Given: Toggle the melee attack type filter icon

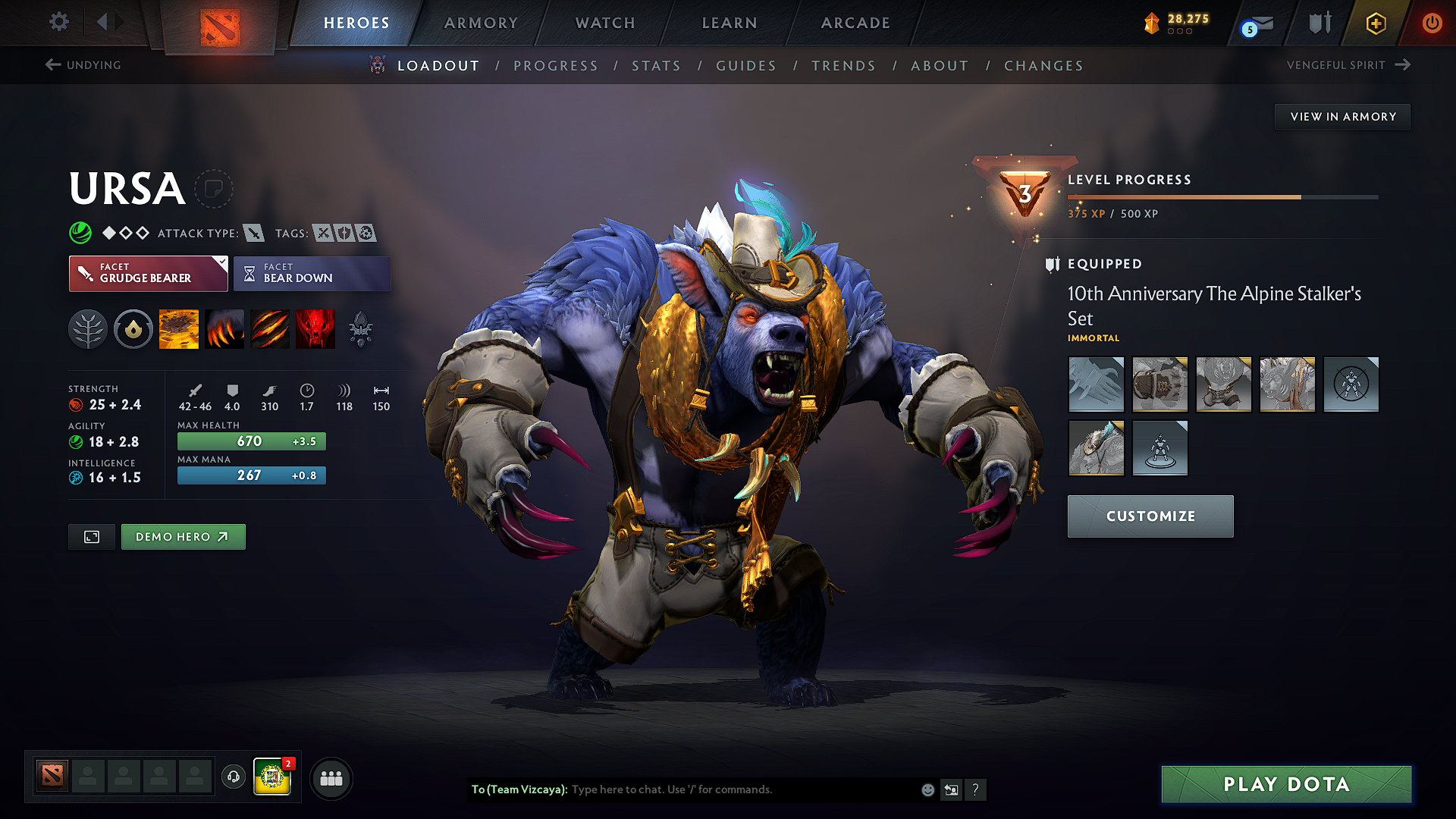Looking at the screenshot, I should tap(253, 233).
